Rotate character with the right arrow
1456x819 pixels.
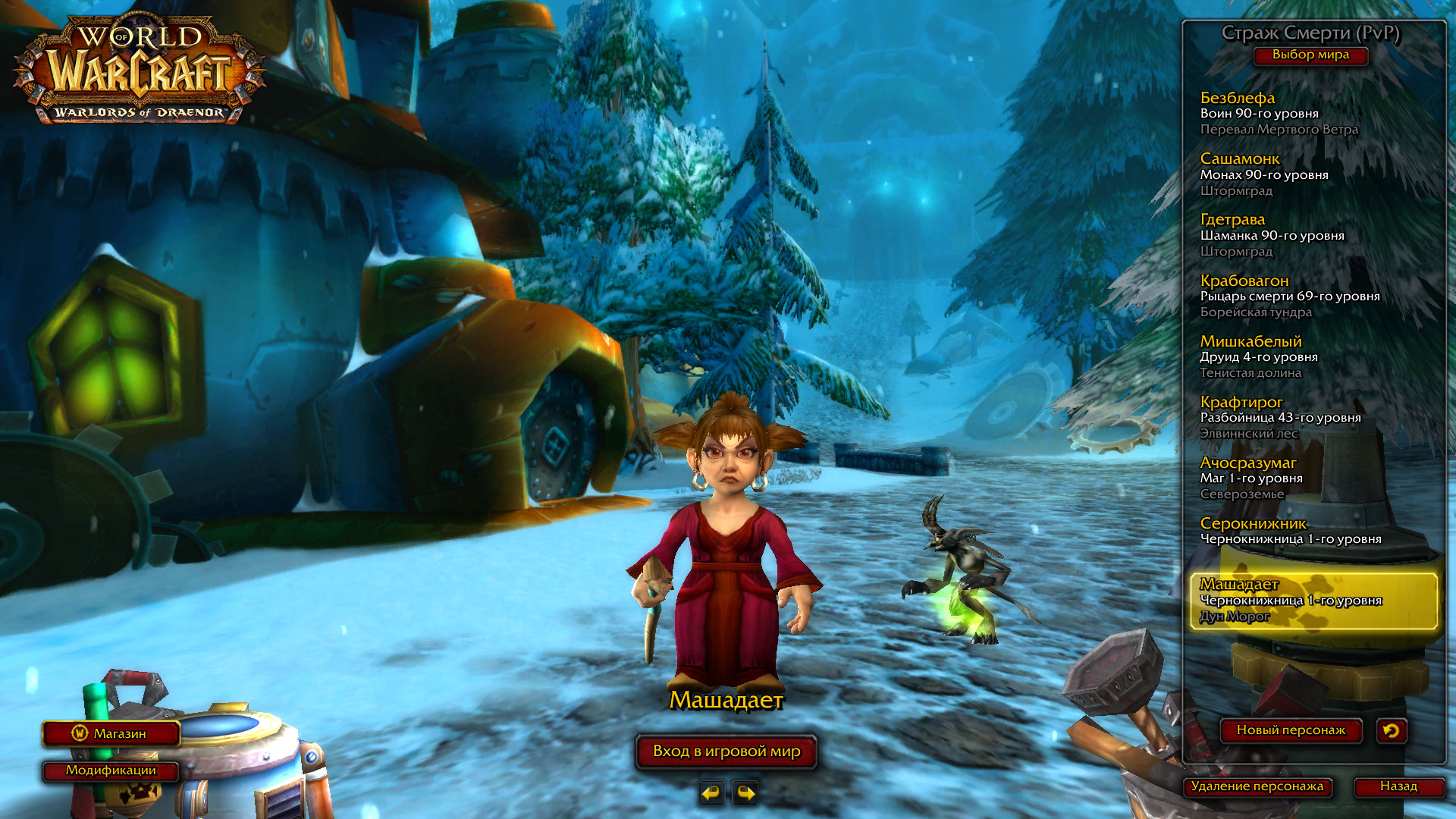pos(745,793)
